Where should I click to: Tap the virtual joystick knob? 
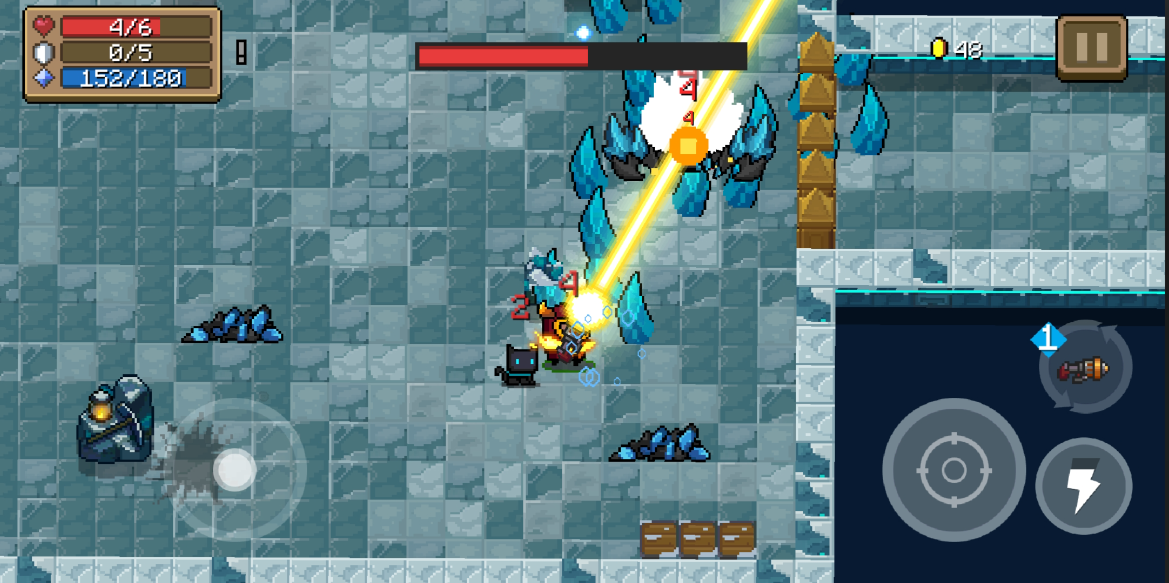[x=235, y=469]
